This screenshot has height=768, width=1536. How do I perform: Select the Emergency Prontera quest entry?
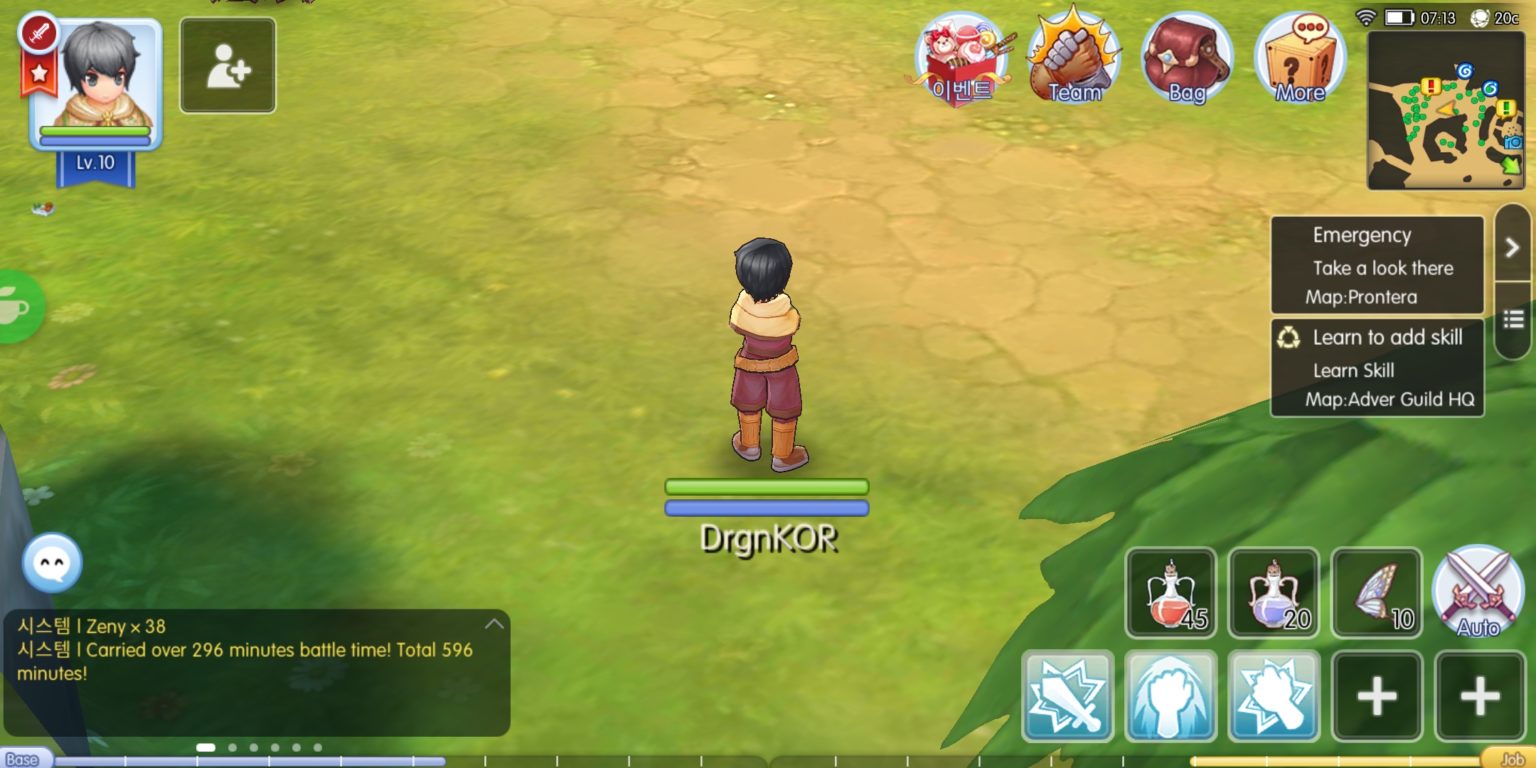pyautogui.click(x=1377, y=265)
